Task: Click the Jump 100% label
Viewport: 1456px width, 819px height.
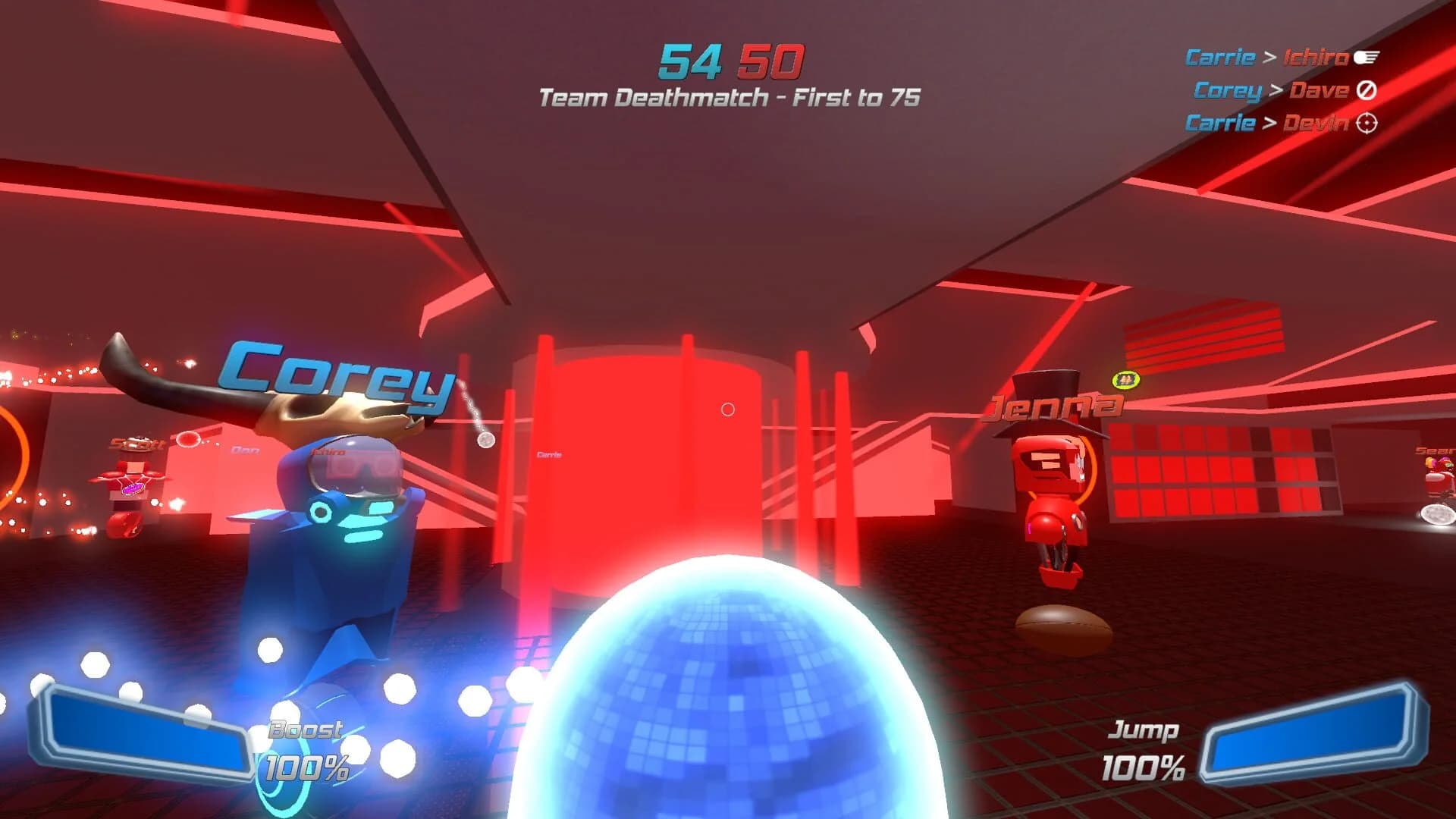Action: tap(1141, 747)
